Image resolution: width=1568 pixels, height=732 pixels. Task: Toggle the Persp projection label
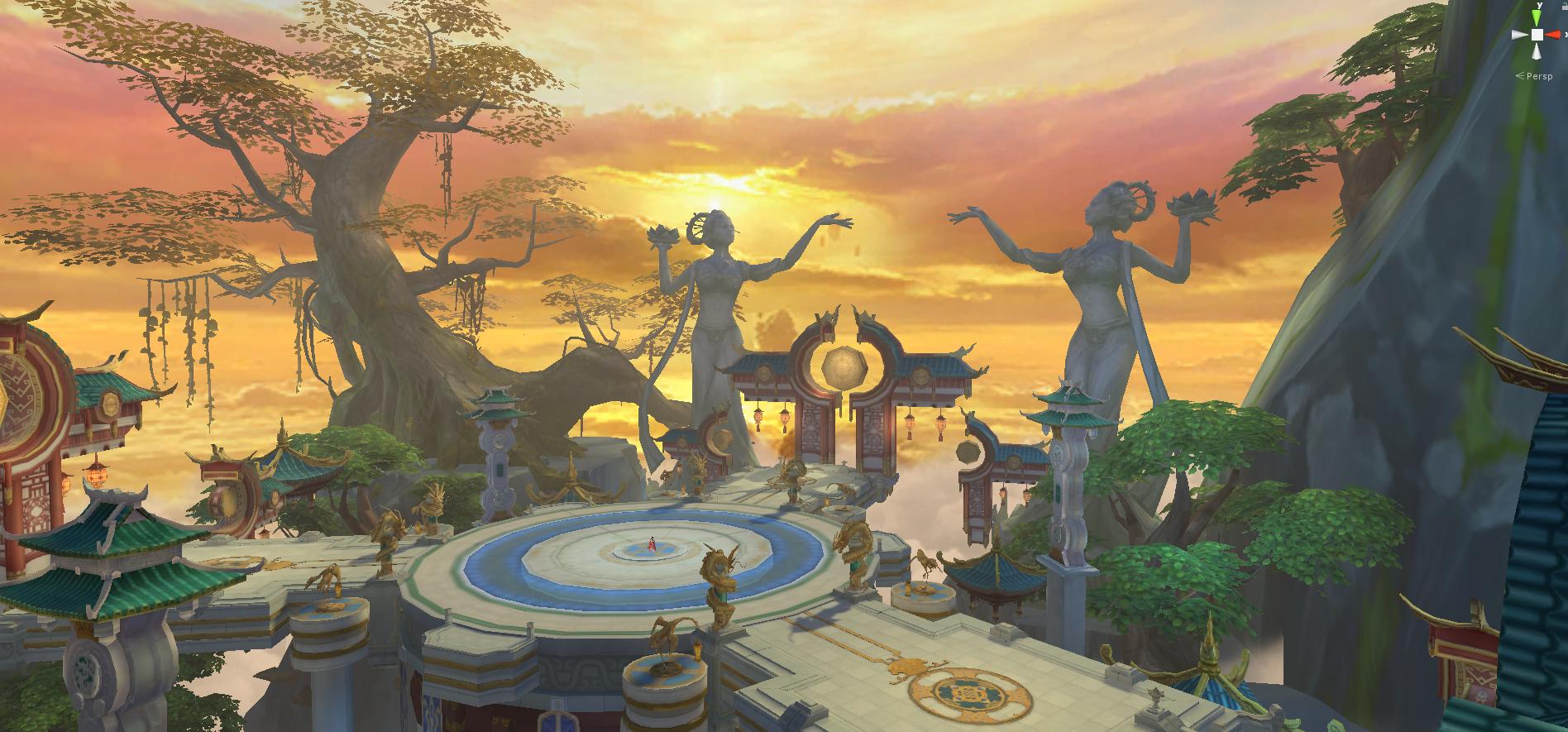tap(1537, 76)
